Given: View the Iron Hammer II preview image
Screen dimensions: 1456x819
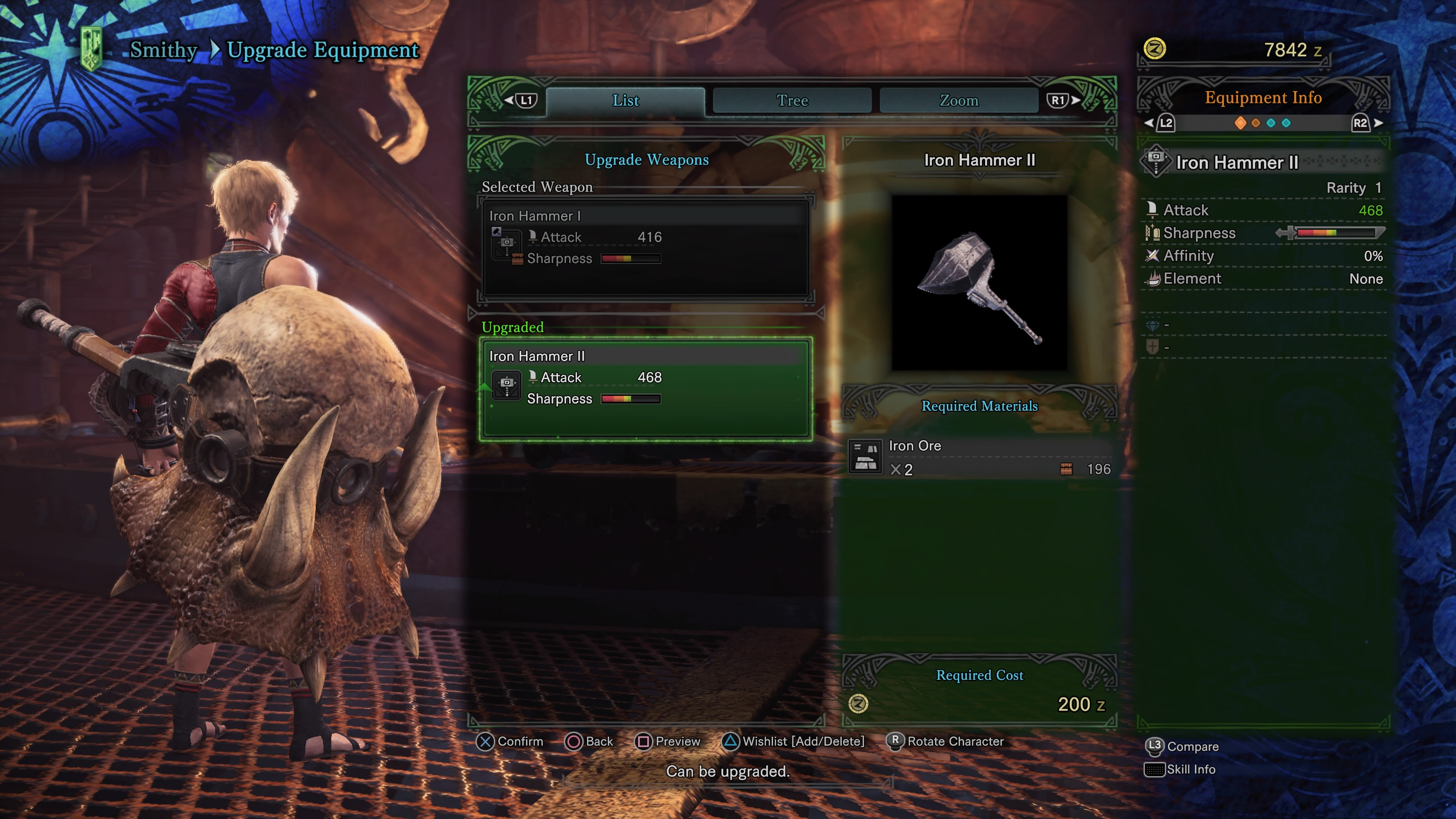Looking at the screenshot, I should coord(979,282).
